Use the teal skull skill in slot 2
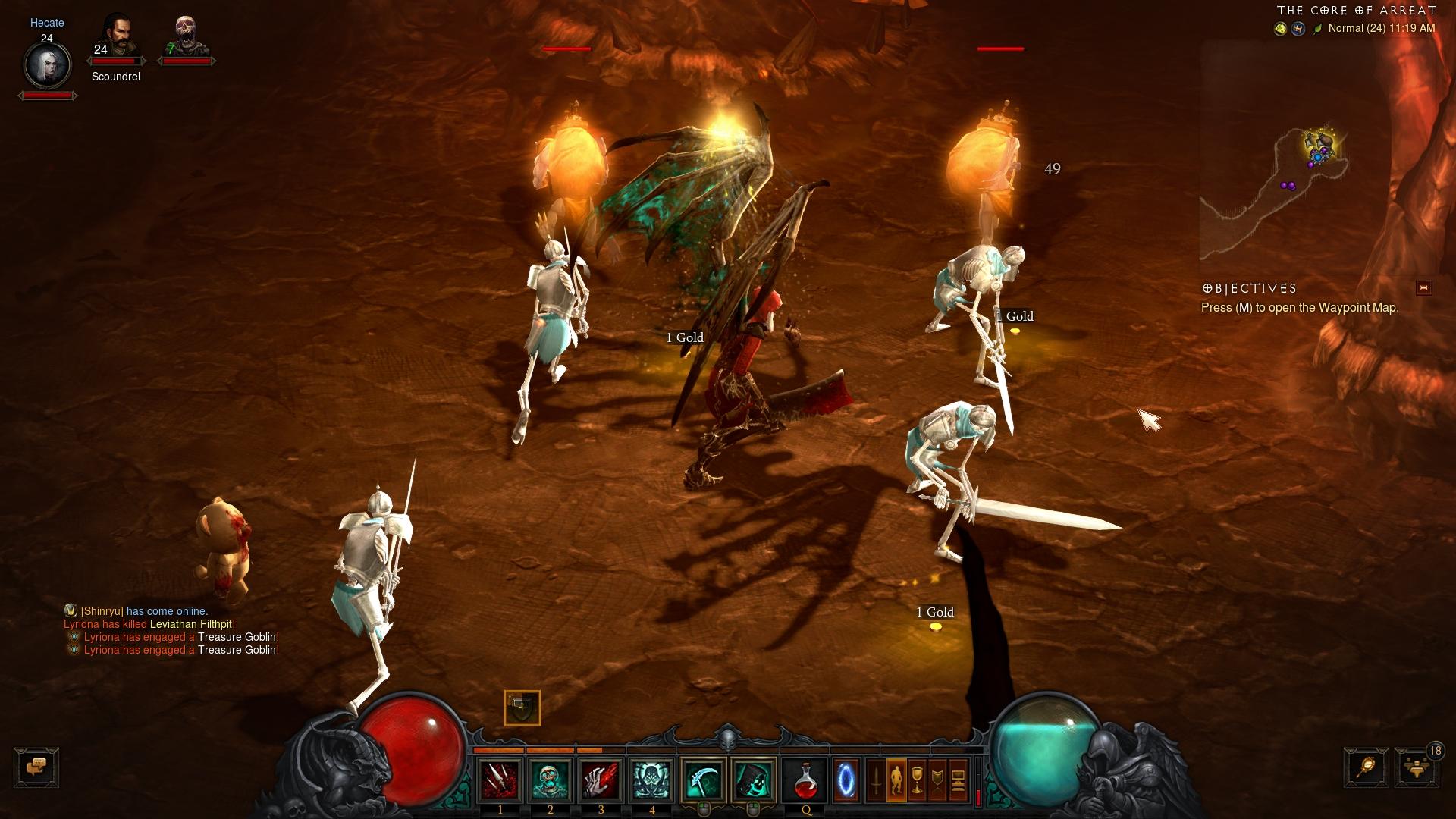Screen dimensions: 1456x819 (551, 780)
